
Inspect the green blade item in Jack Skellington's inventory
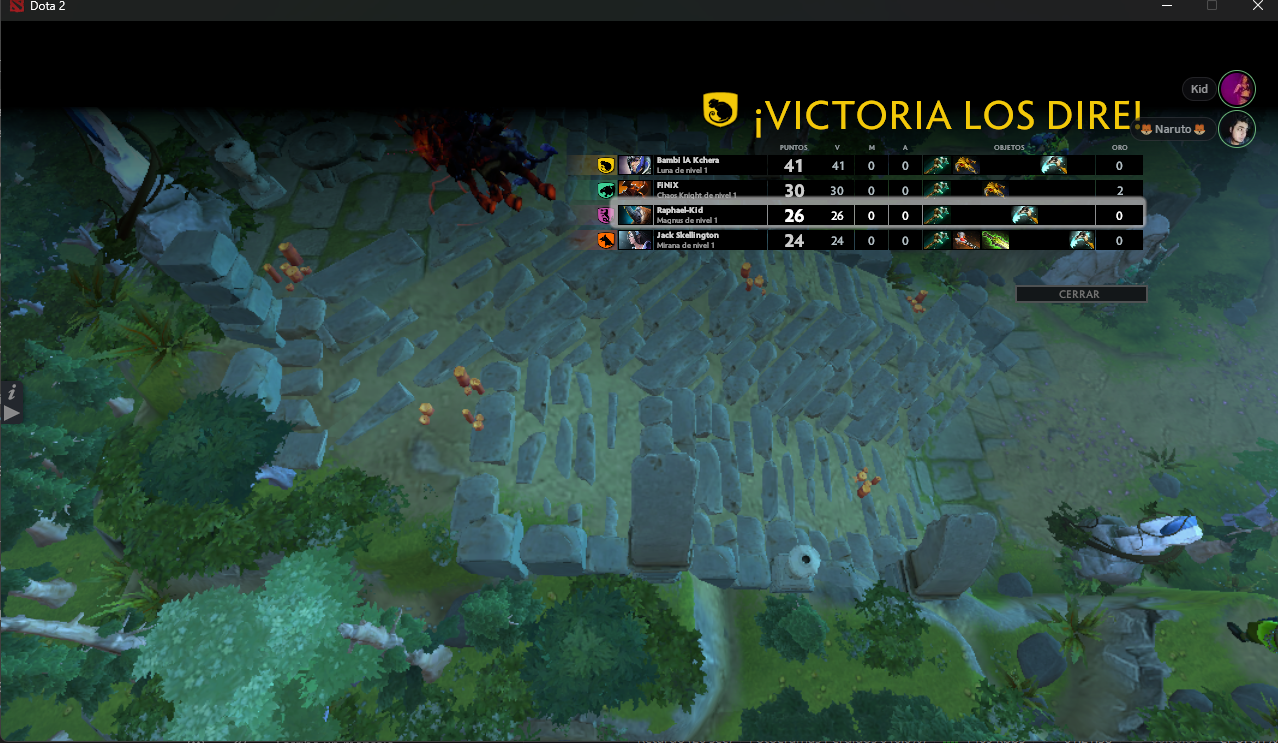point(995,240)
